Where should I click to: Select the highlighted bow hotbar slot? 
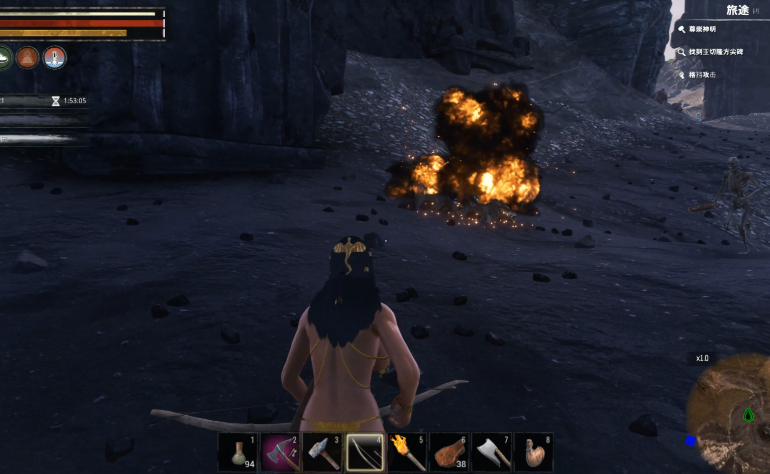click(365, 453)
